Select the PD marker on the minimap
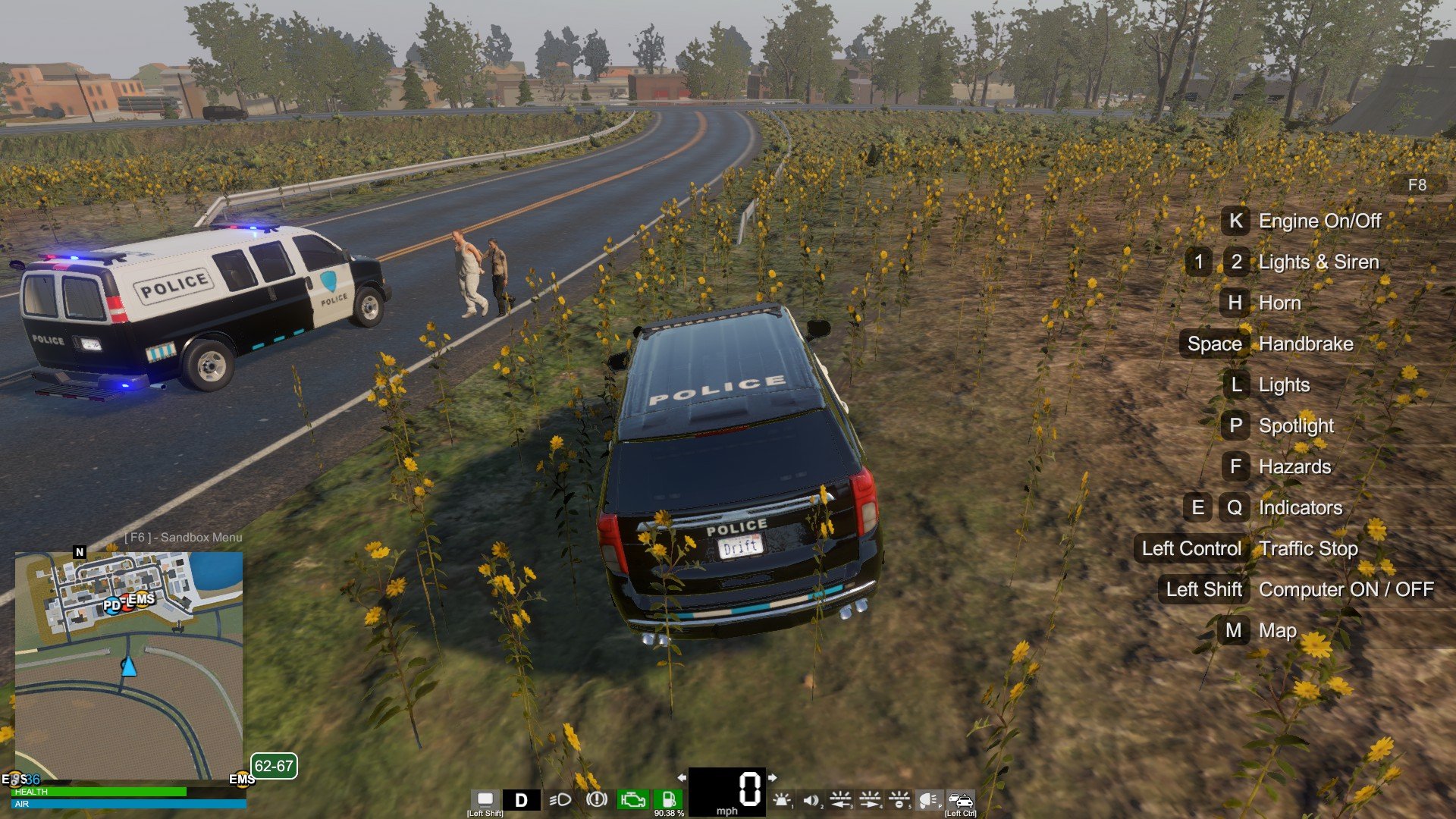The height and width of the screenshot is (819, 1456). pos(112,605)
